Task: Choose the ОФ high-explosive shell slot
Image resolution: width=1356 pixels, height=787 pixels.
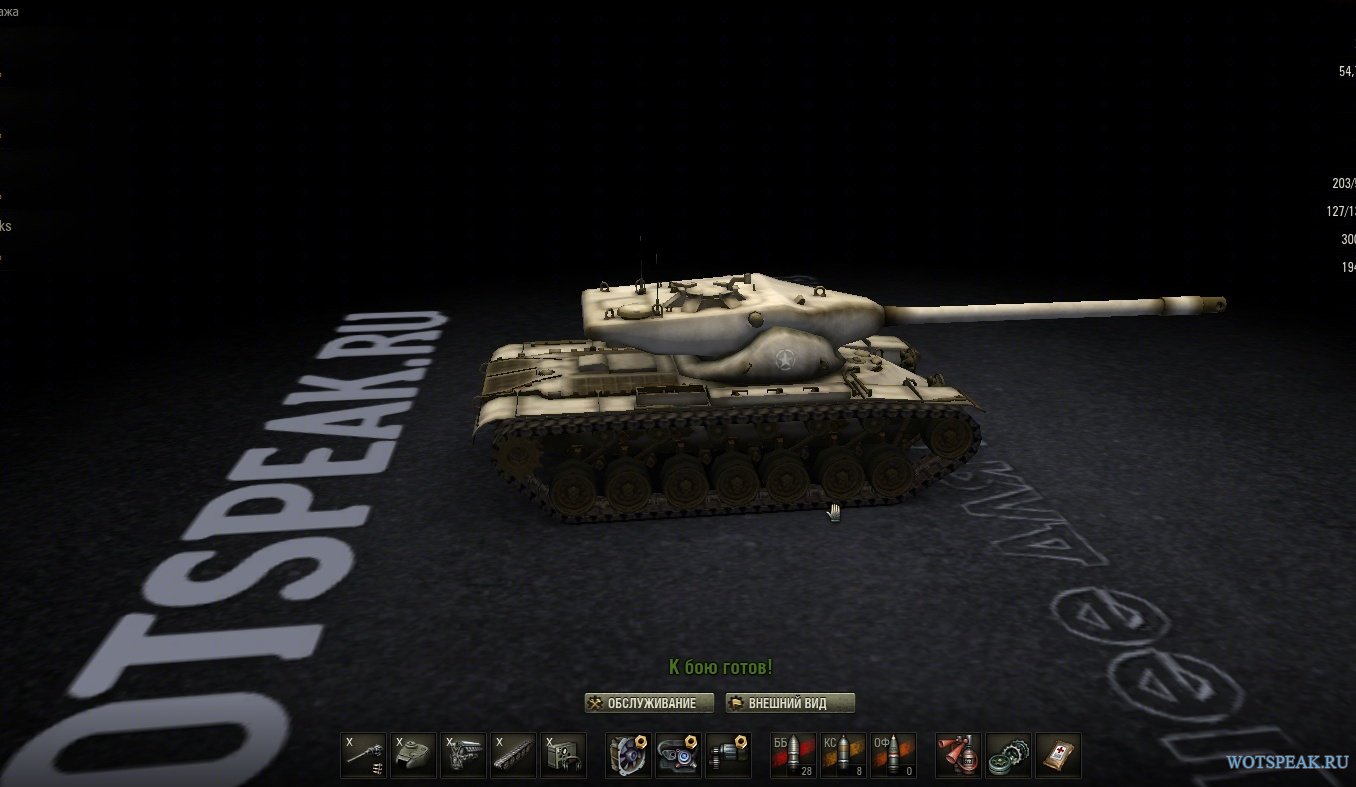Action: tap(893, 756)
